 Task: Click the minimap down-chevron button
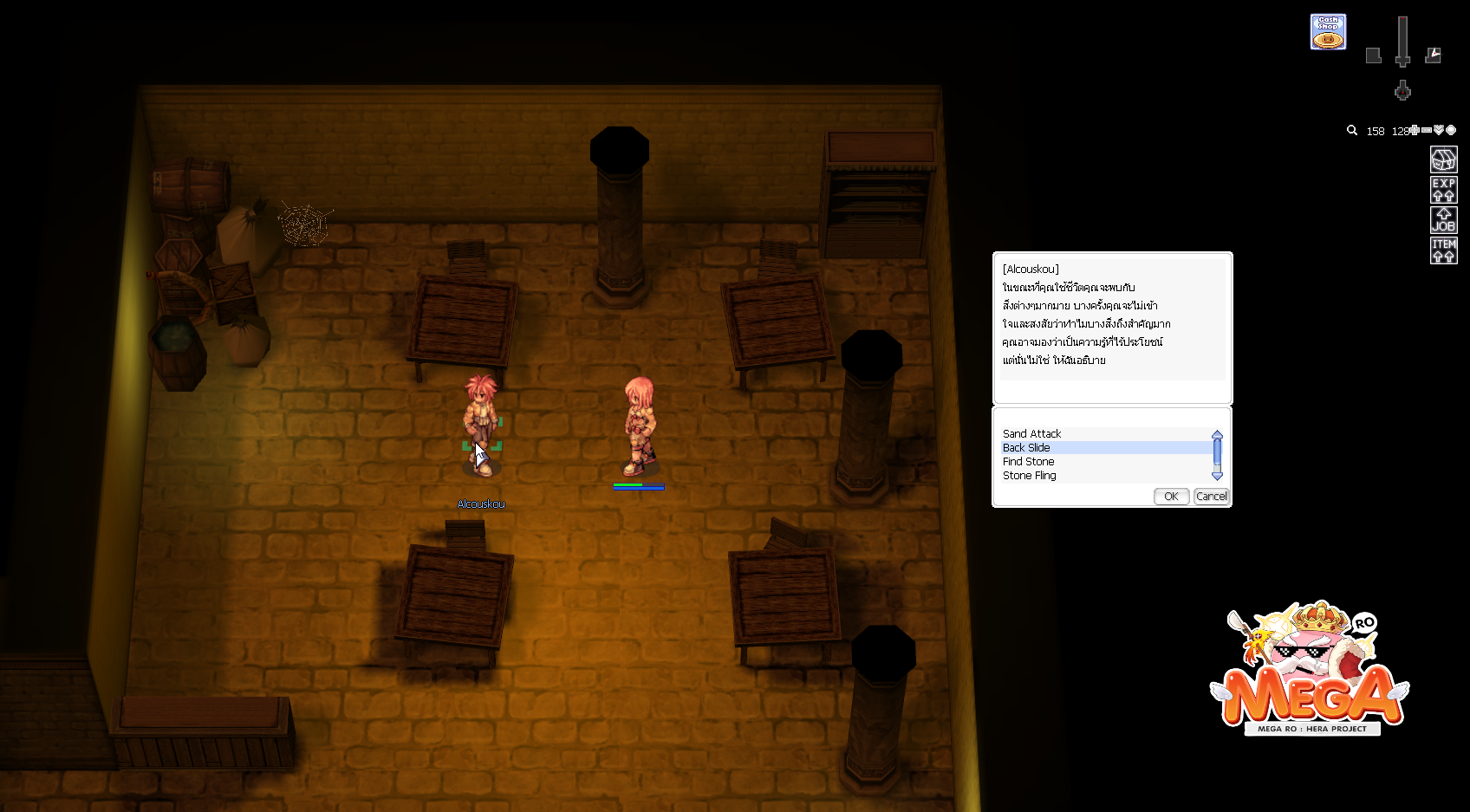click(1439, 130)
